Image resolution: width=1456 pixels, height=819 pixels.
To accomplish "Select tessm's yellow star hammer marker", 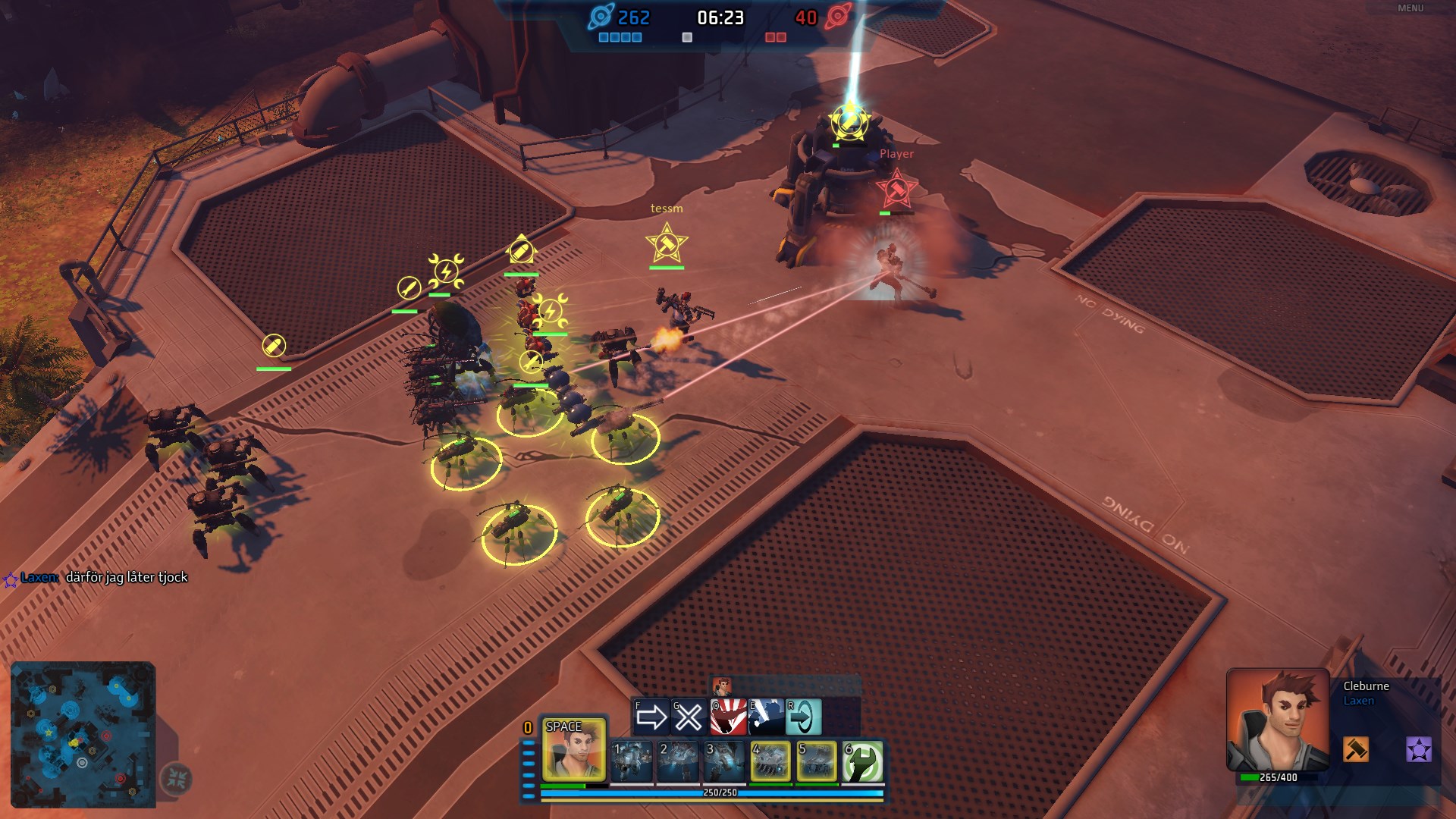I will tap(667, 243).
